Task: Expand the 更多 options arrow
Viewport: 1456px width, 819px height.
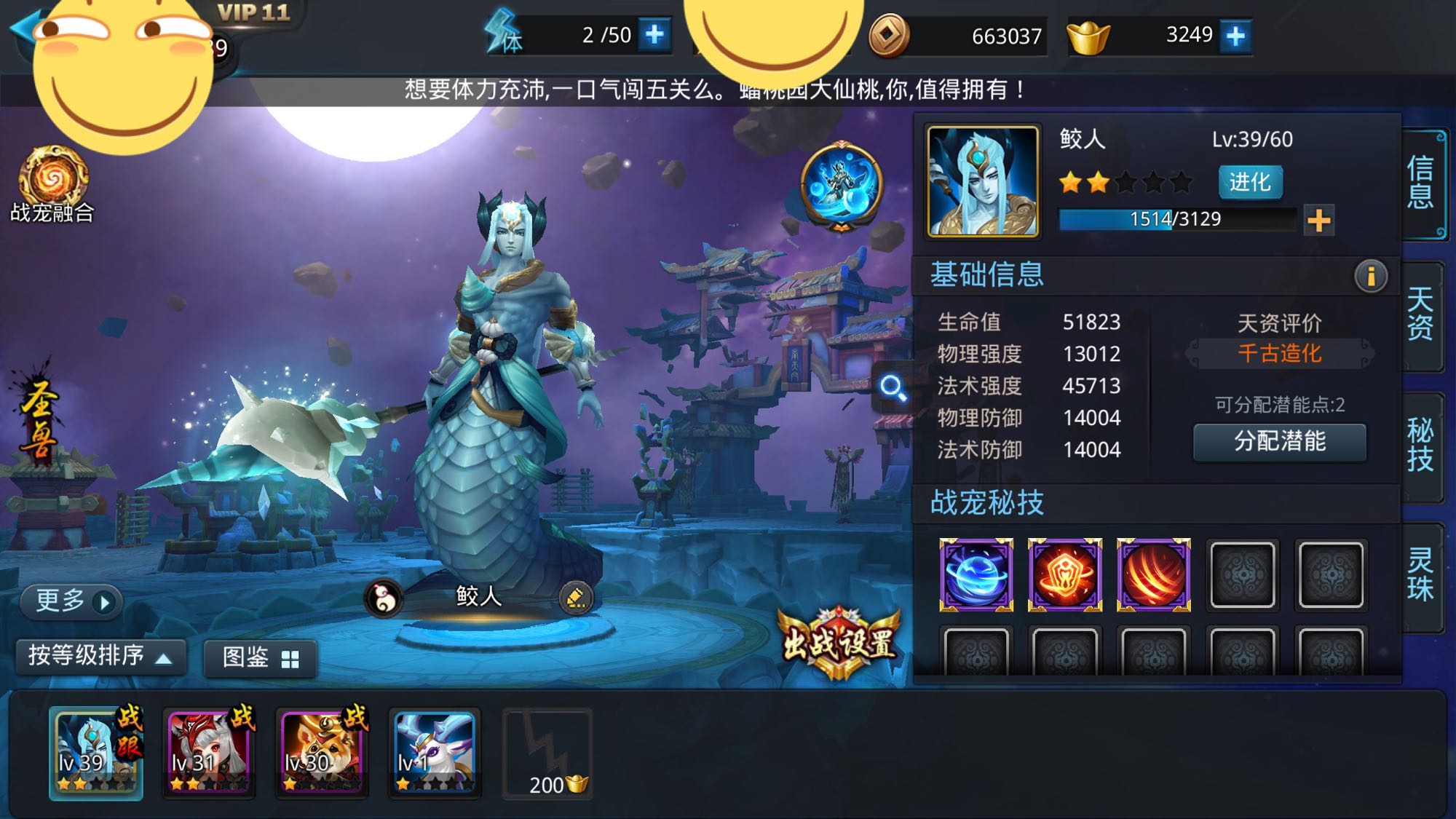Action: pos(71,601)
